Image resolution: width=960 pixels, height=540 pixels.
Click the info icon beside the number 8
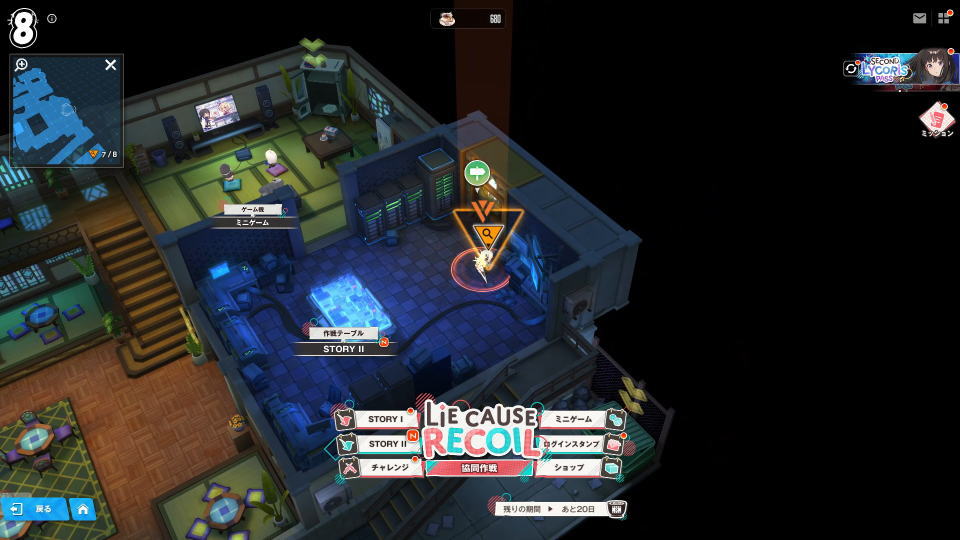[x=52, y=18]
